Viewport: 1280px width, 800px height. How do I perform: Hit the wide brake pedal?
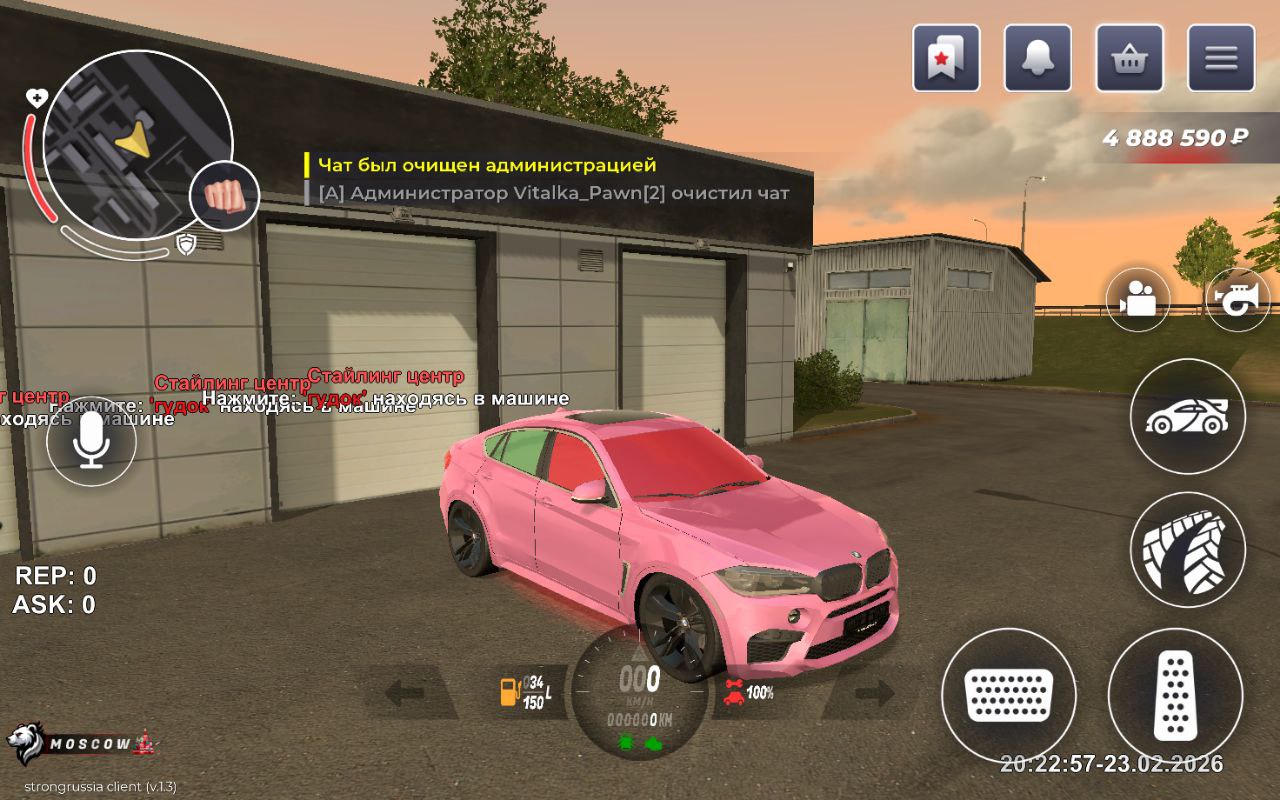point(1009,694)
